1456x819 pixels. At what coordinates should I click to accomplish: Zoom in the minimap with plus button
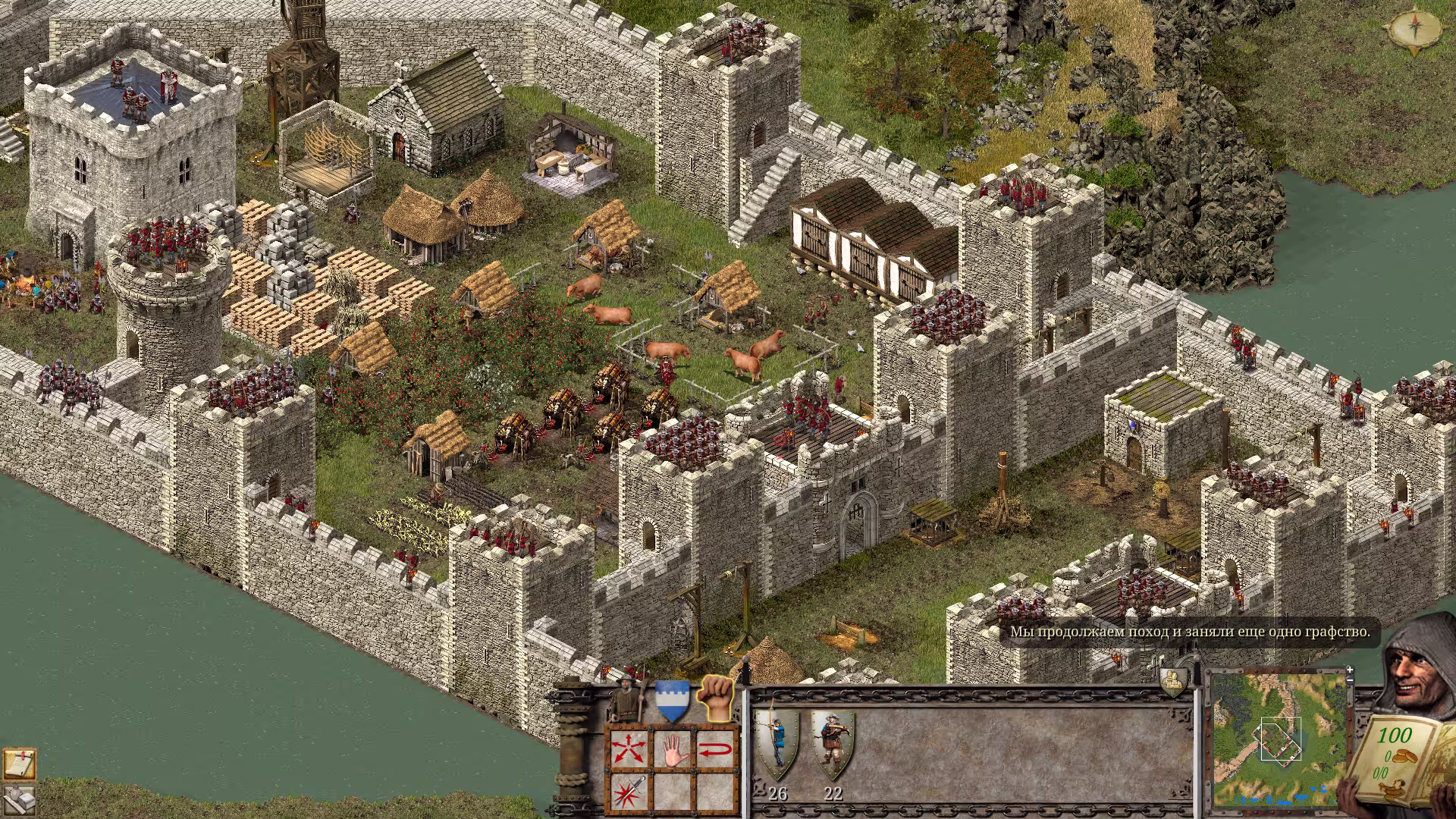click(x=1350, y=670)
